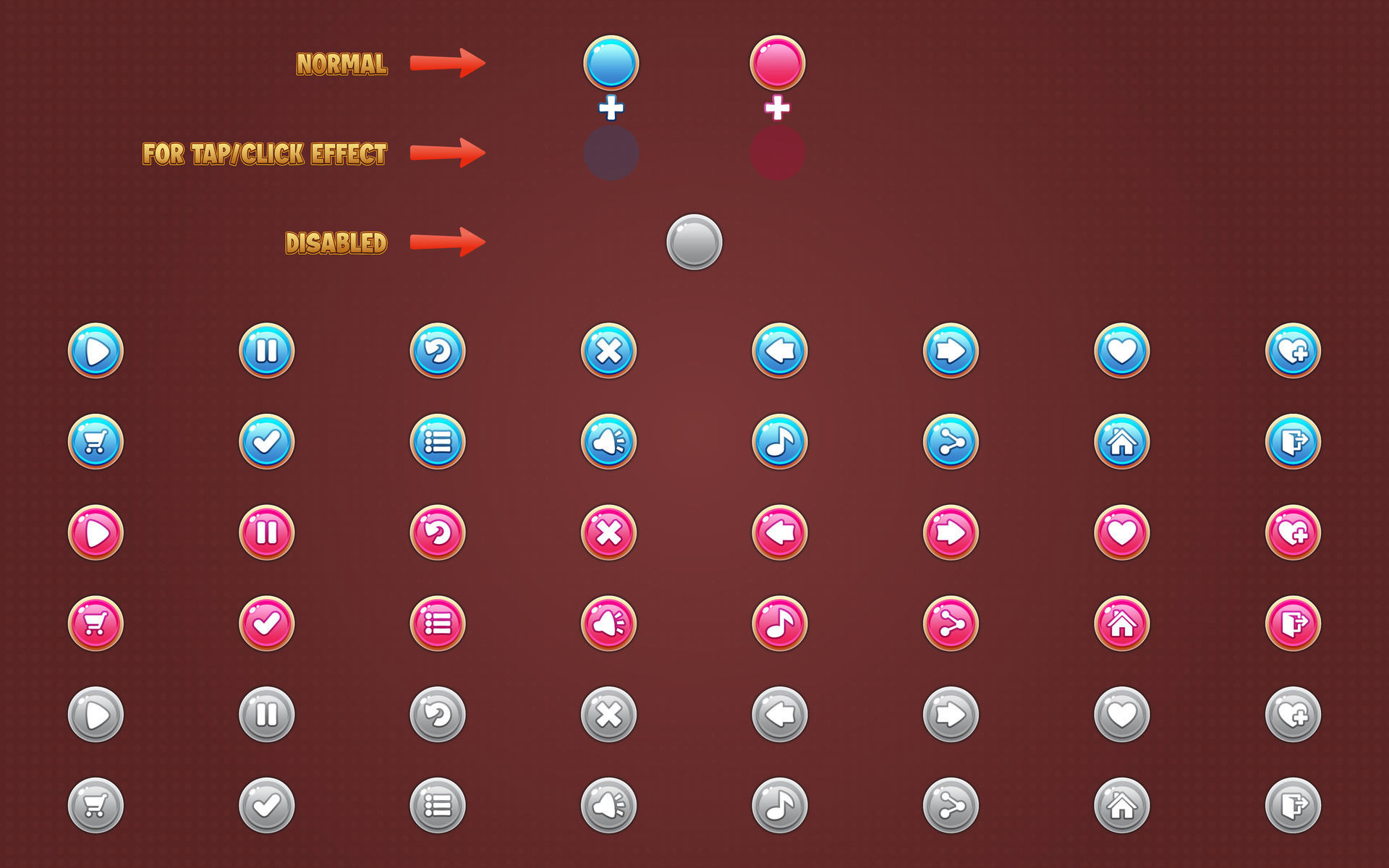This screenshot has width=1389, height=868.
Task: Select the blue play button
Action: [x=96, y=350]
